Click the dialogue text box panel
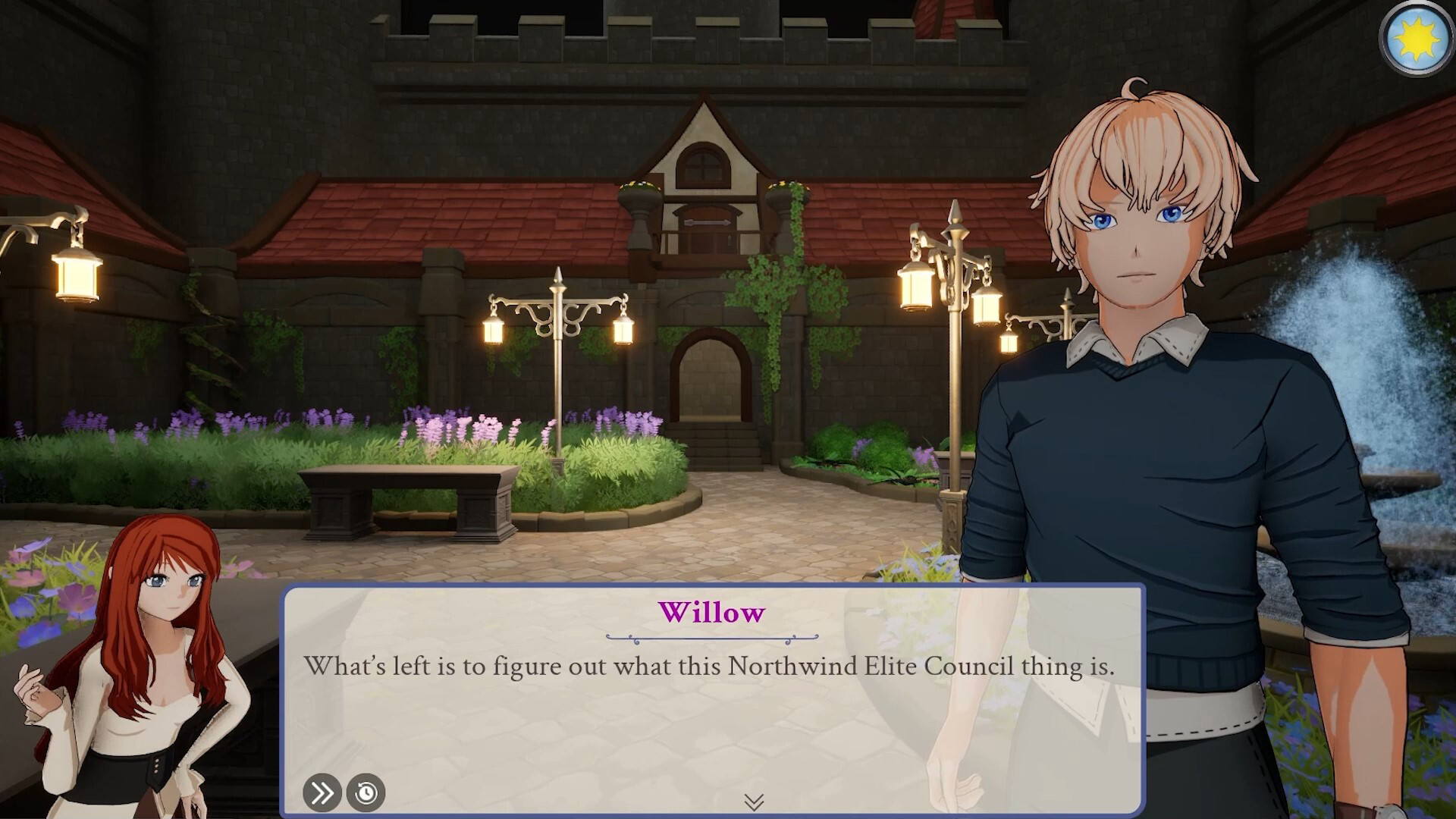 pos(713,705)
